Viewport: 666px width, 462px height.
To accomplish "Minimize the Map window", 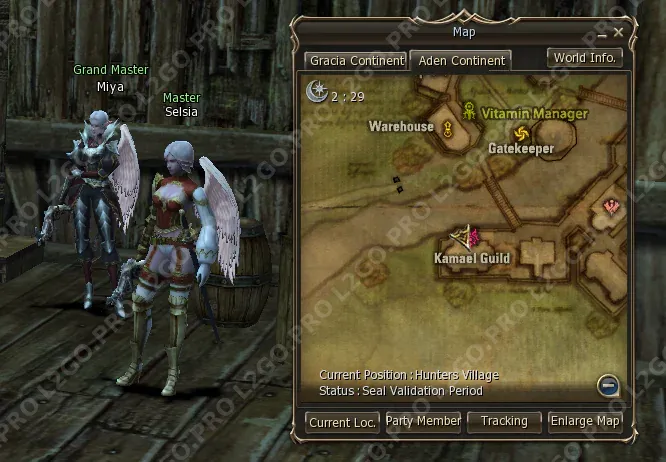I will (x=604, y=33).
